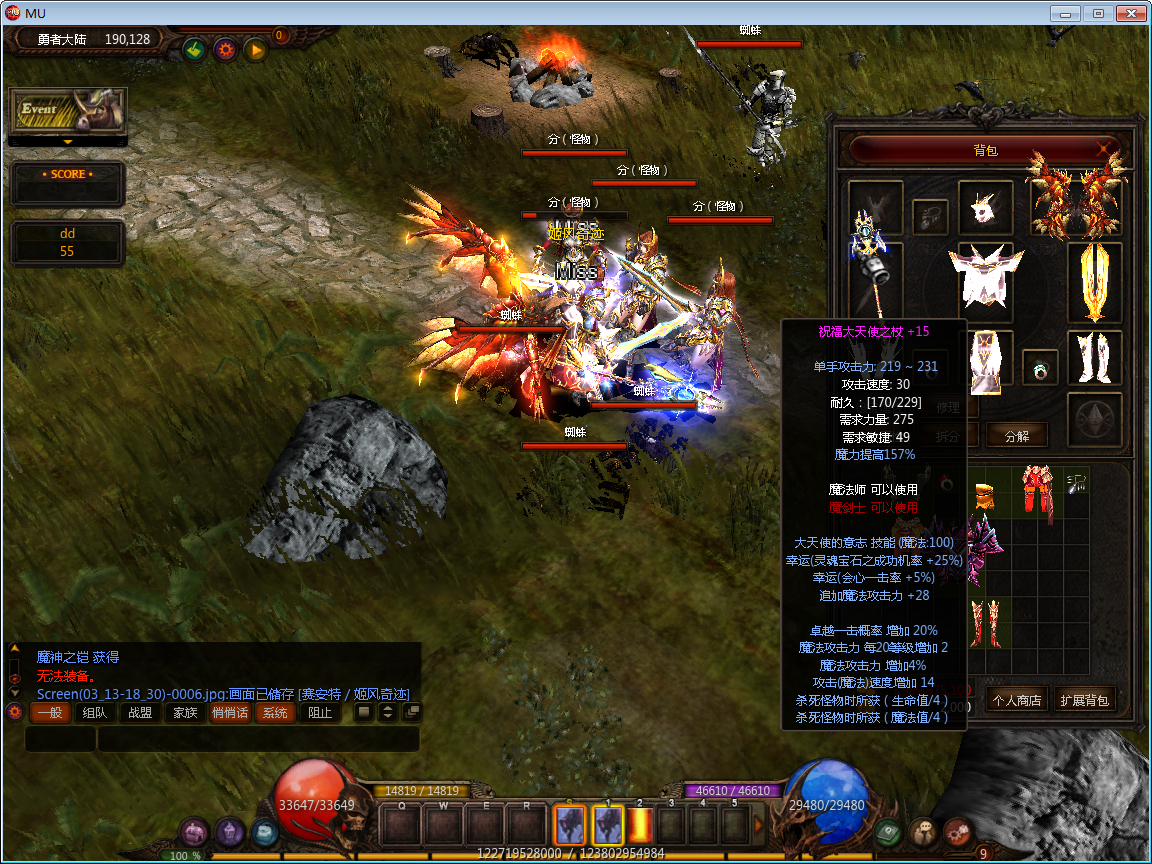Close the 背包 inventory panel
This screenshot has width=1152, height=864.
pos(1105,150)
